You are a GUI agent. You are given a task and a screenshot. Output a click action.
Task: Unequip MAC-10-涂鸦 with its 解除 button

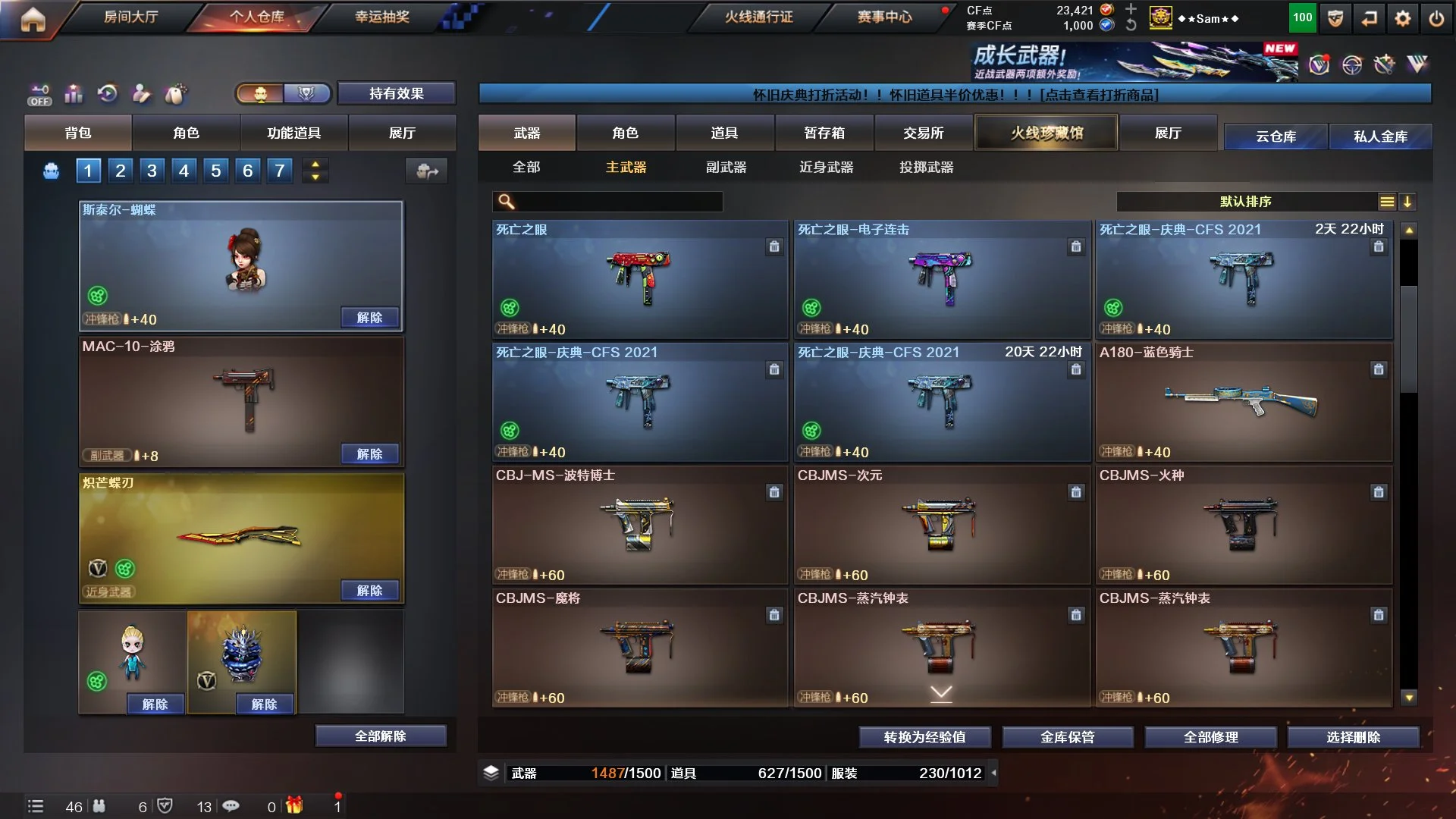pyautogui.click(x=369, y=453)
